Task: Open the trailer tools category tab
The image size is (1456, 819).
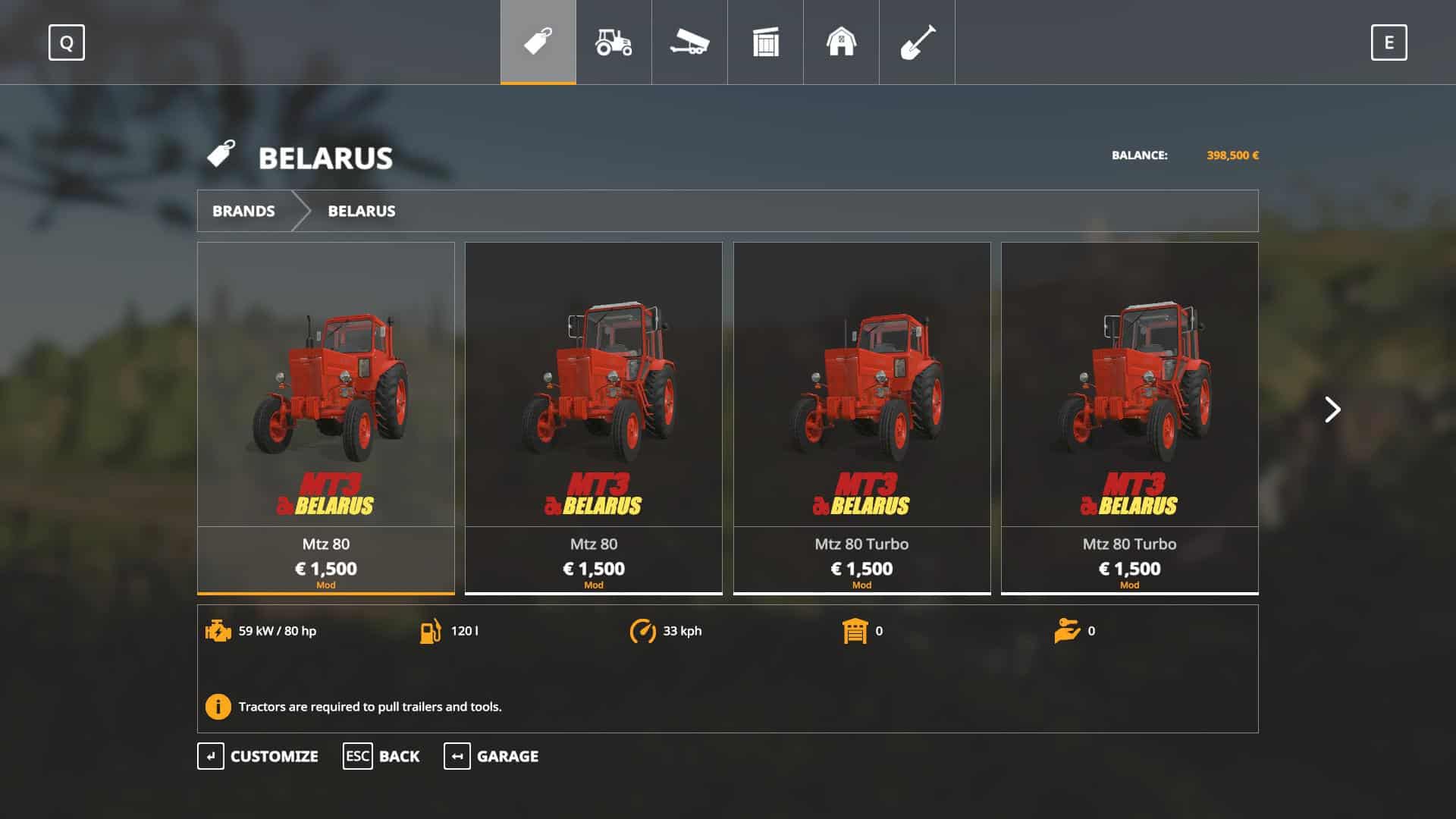Action: tap(689, 42)
